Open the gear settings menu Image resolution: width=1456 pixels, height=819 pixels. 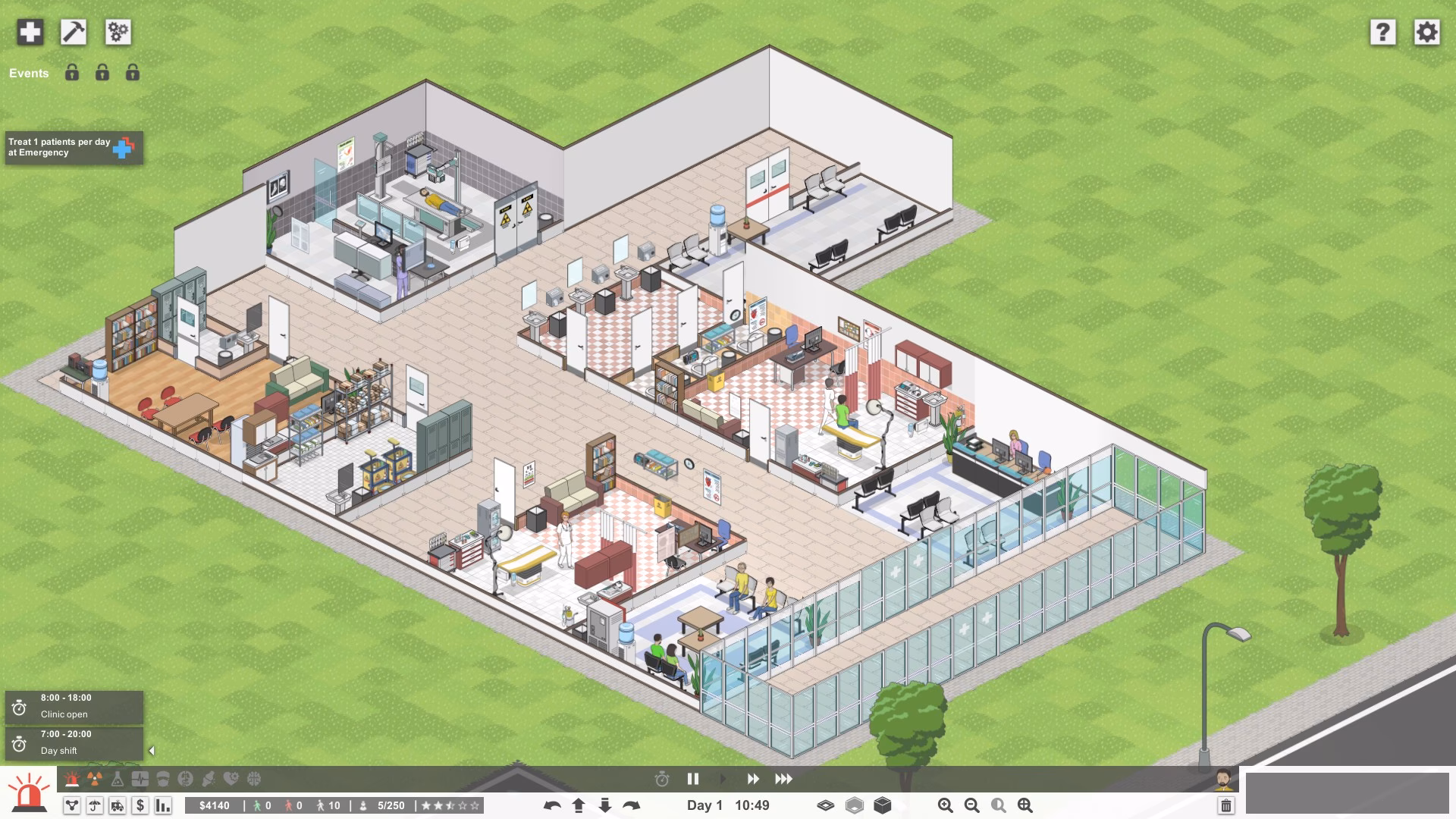click(x=1426, y=32)
